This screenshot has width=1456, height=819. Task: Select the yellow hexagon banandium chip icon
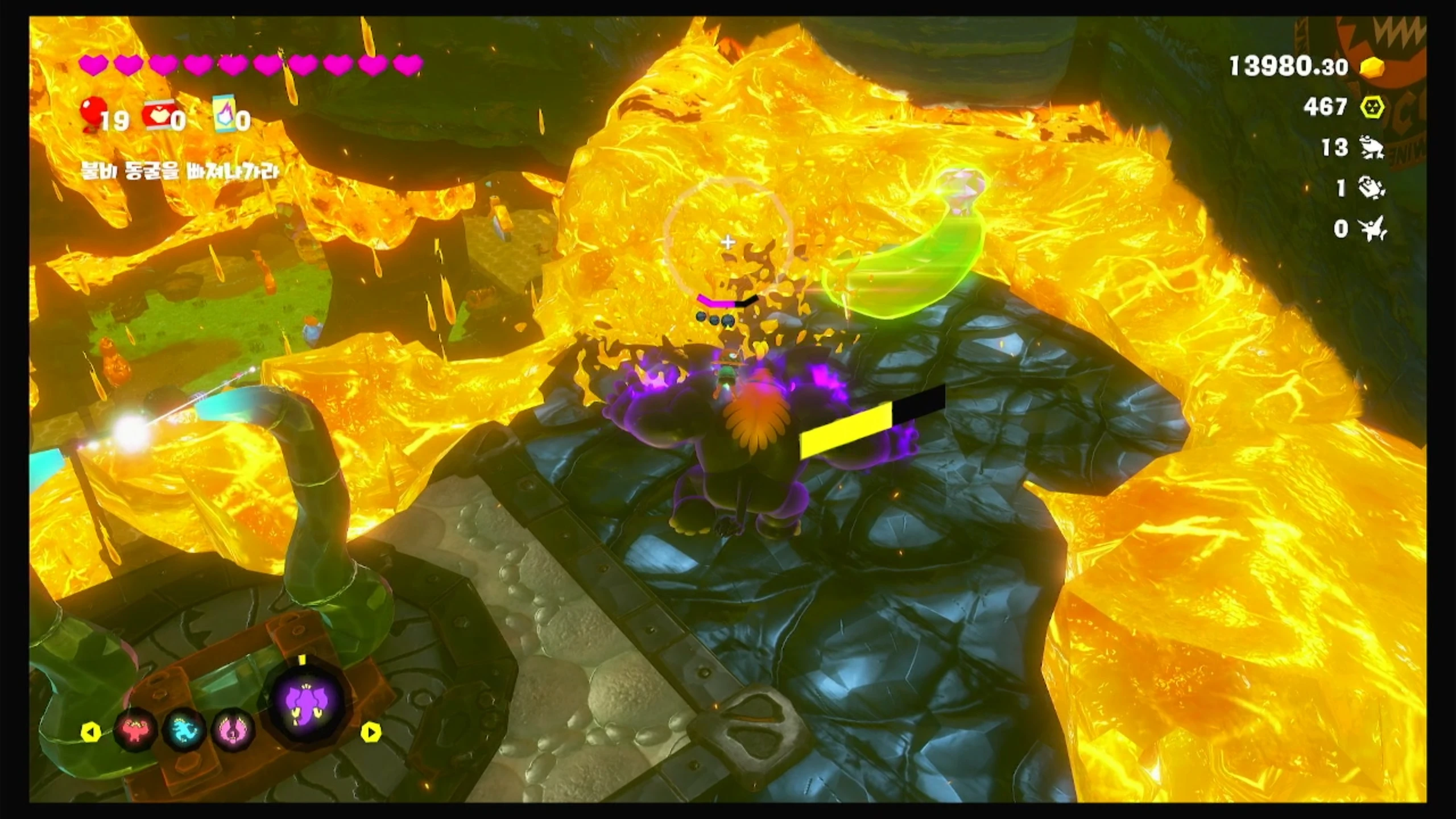pos(1372,107)
